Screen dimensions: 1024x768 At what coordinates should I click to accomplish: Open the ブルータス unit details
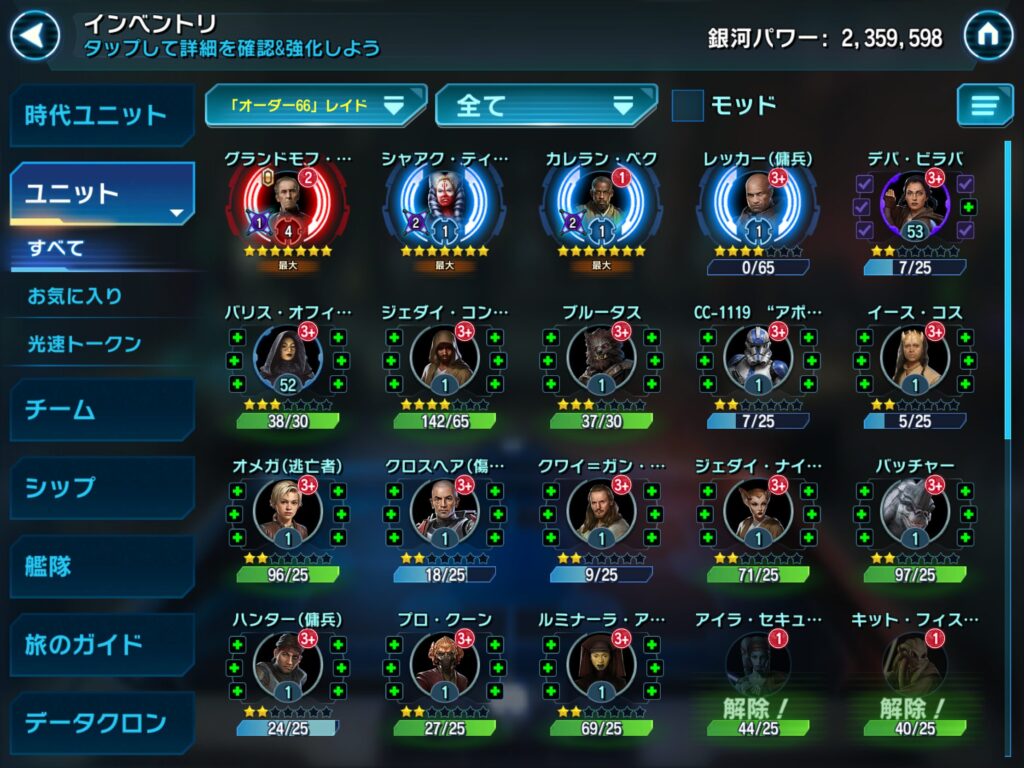601,360
